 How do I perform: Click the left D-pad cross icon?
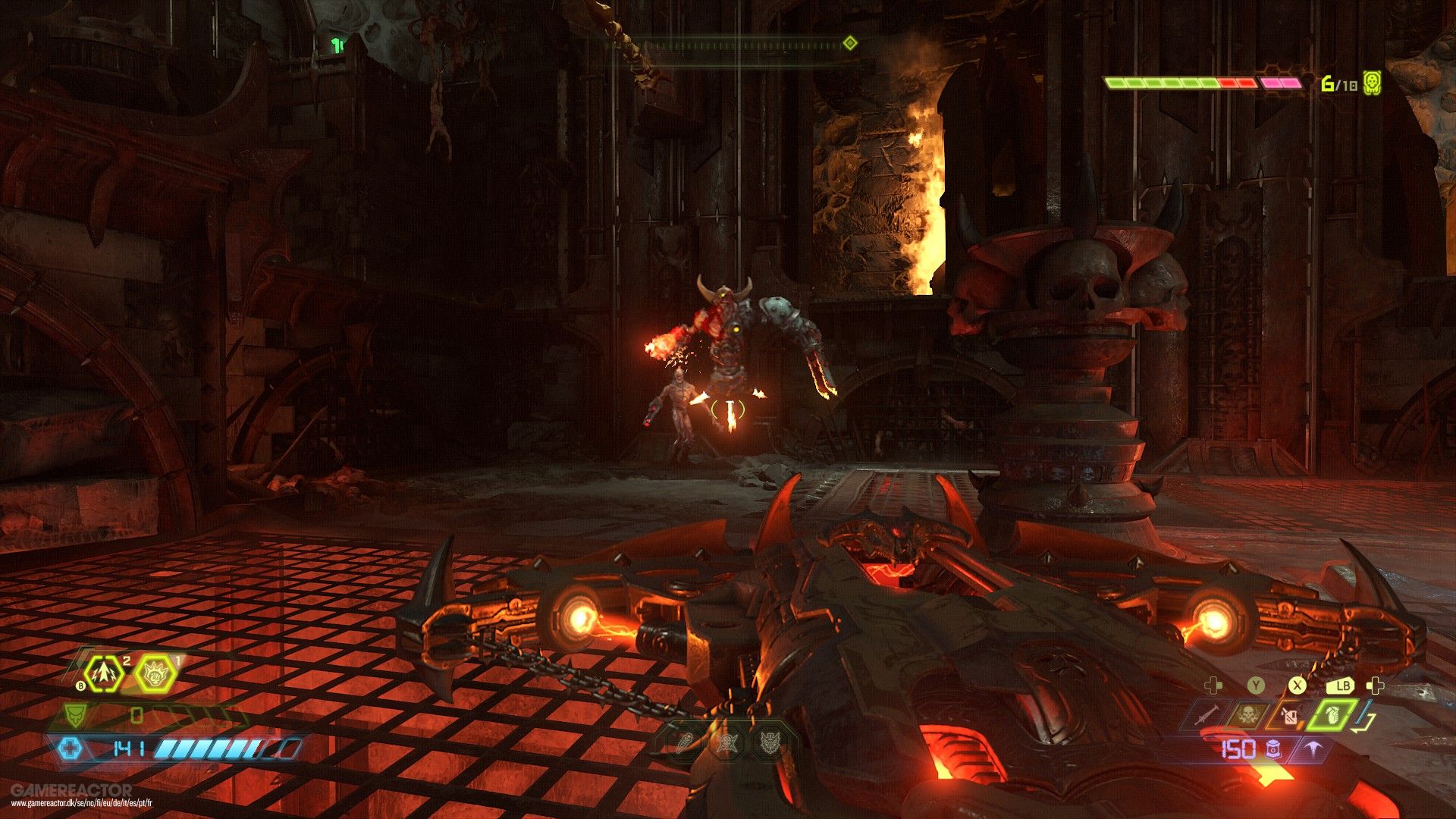point(1214,687)
